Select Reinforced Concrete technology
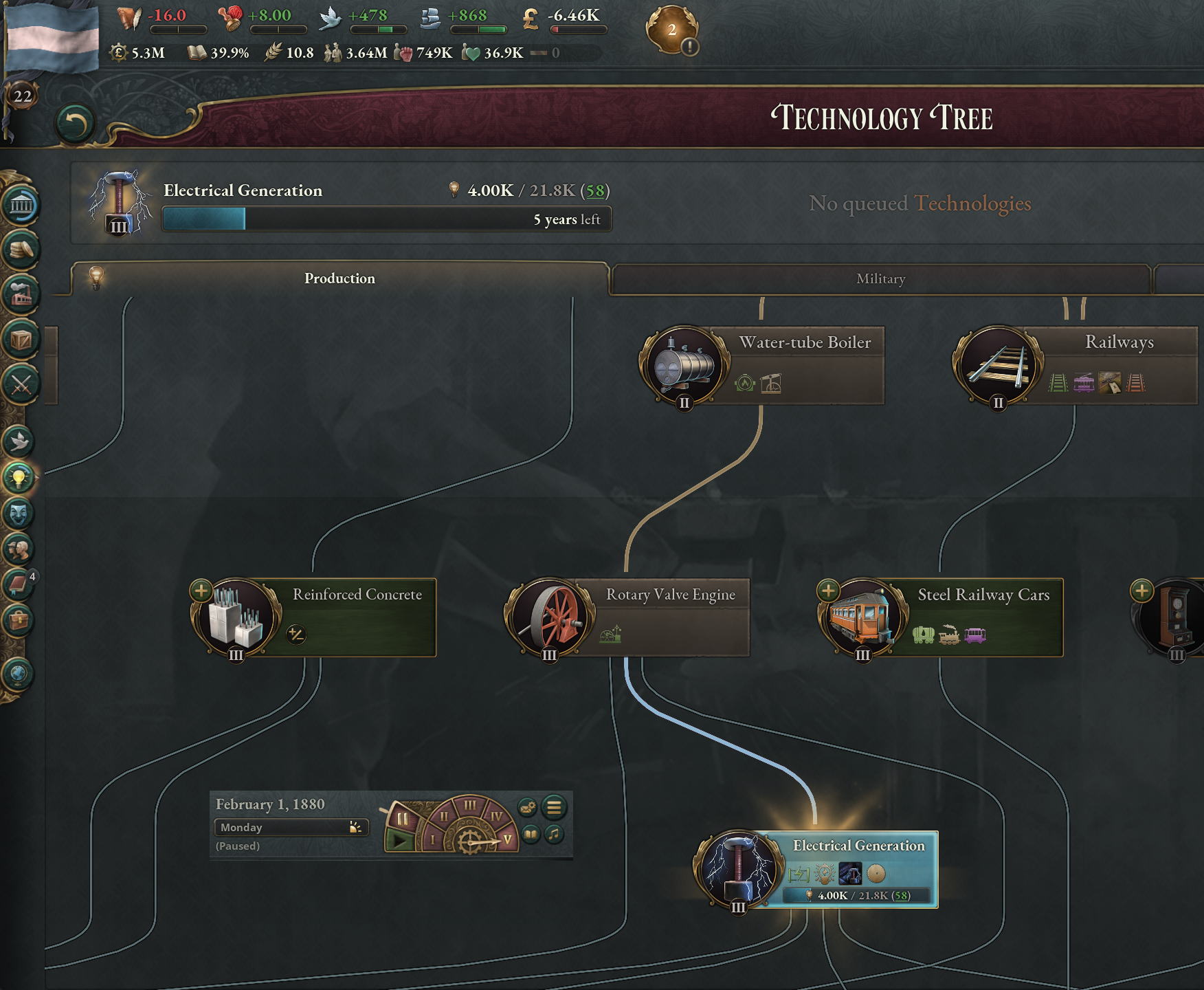Viewport: 1204px width, 990px height. pos(357,595)
